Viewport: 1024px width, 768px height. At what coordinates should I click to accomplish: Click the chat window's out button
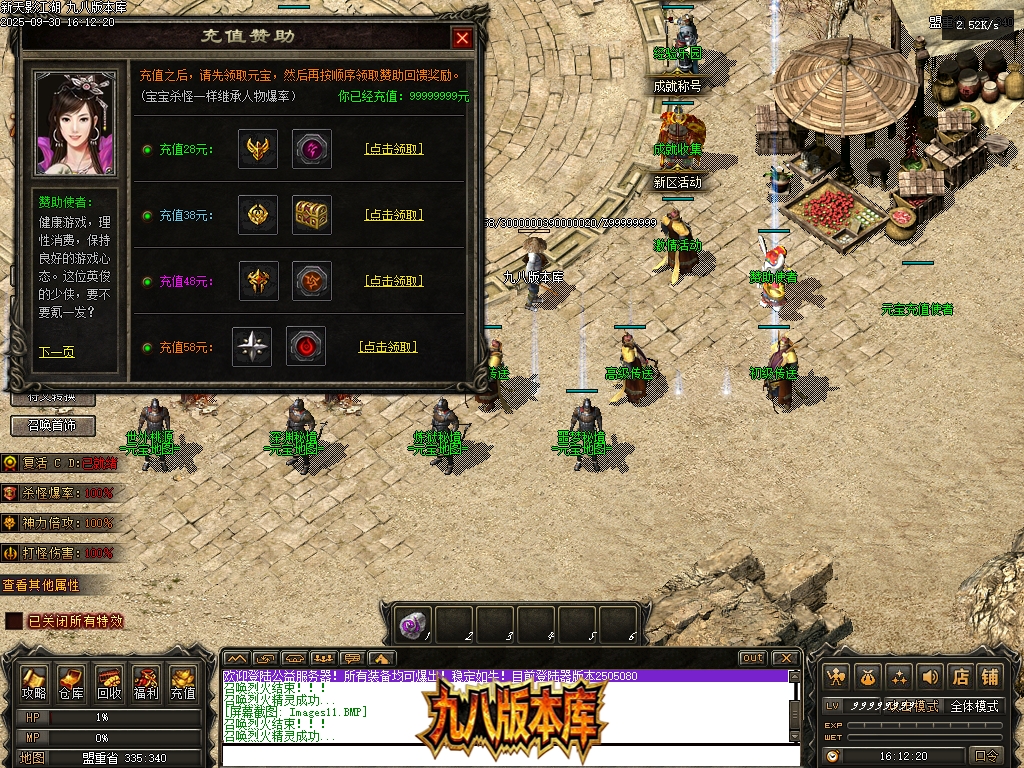point(753,658)
